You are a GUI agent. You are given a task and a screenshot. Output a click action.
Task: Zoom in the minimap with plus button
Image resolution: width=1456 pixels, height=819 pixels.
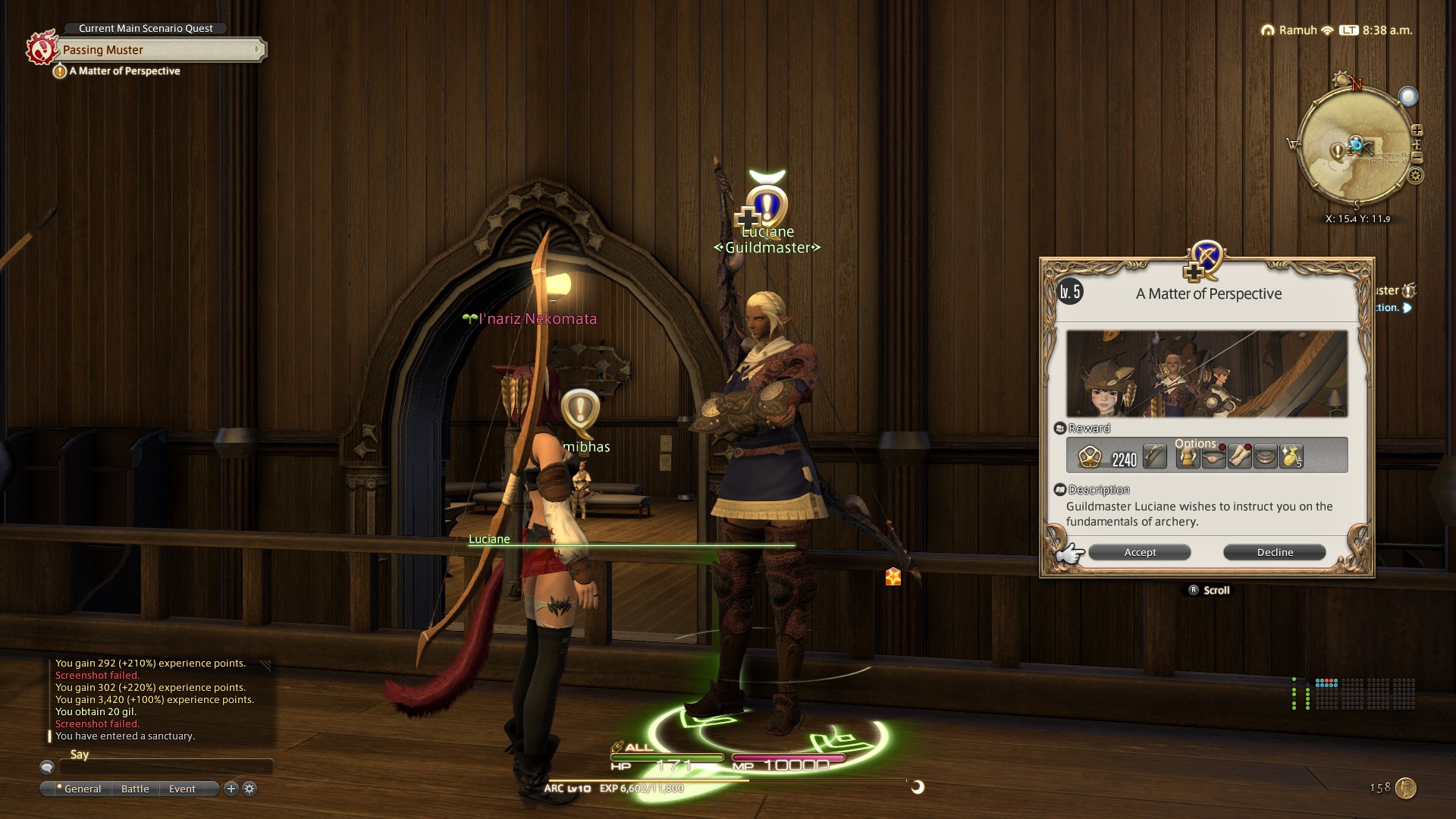coord(1417,130)
